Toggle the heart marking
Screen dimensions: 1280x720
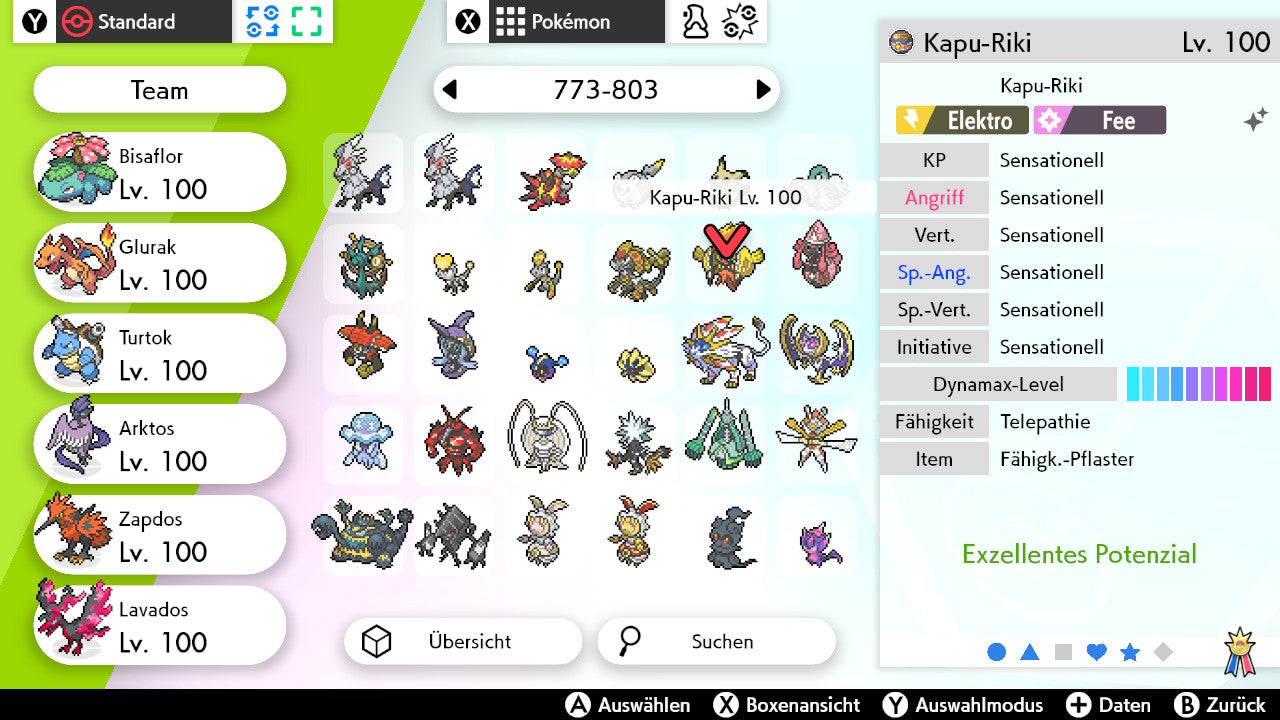[1096, 652]
